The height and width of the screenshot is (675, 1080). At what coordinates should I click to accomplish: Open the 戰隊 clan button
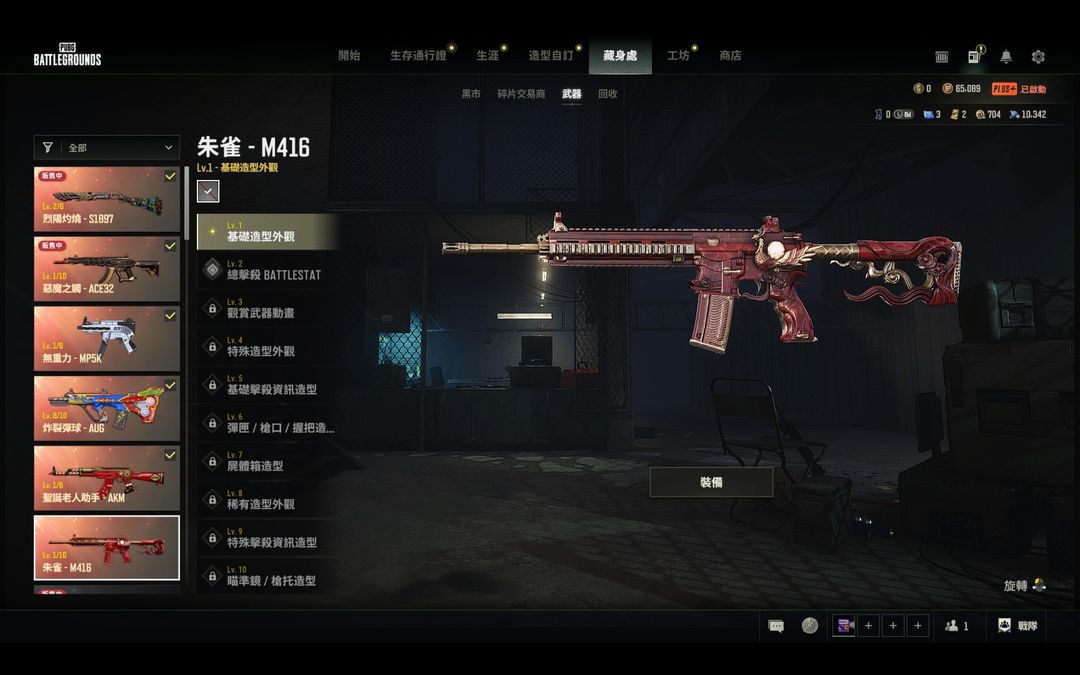1018,626
